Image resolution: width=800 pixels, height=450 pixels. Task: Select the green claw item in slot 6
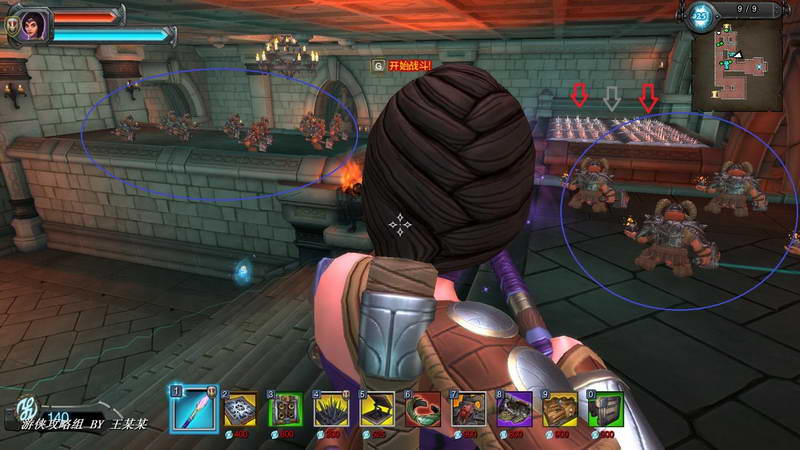(423, 410)
